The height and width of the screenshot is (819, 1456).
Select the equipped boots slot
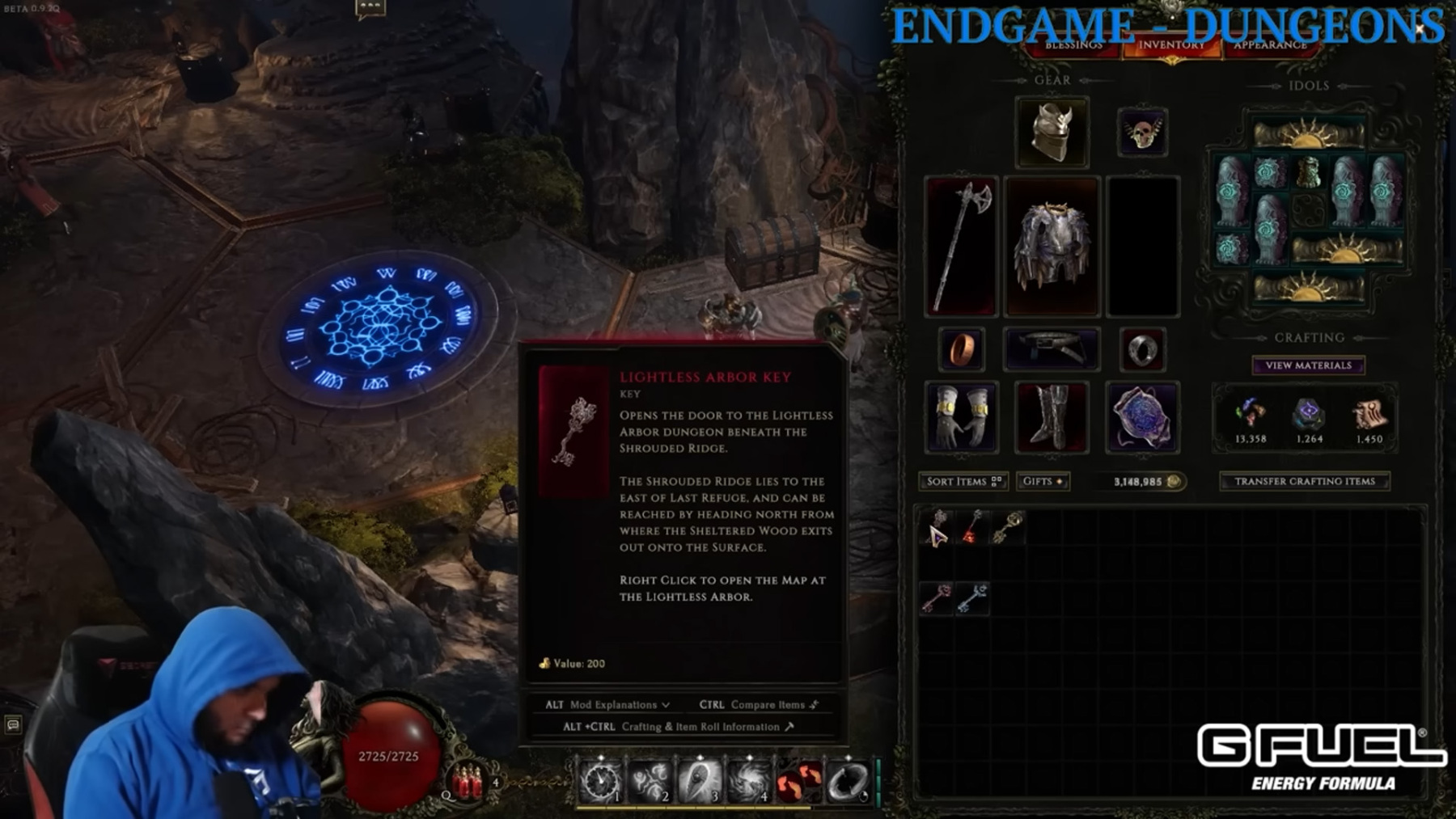[1052, 417]
